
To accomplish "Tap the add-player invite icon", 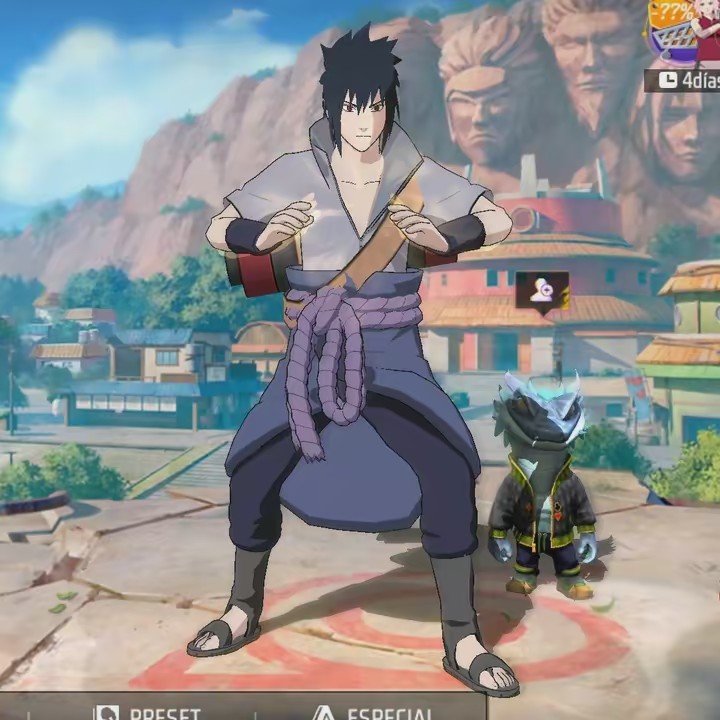I will click(x=542, y=289).
